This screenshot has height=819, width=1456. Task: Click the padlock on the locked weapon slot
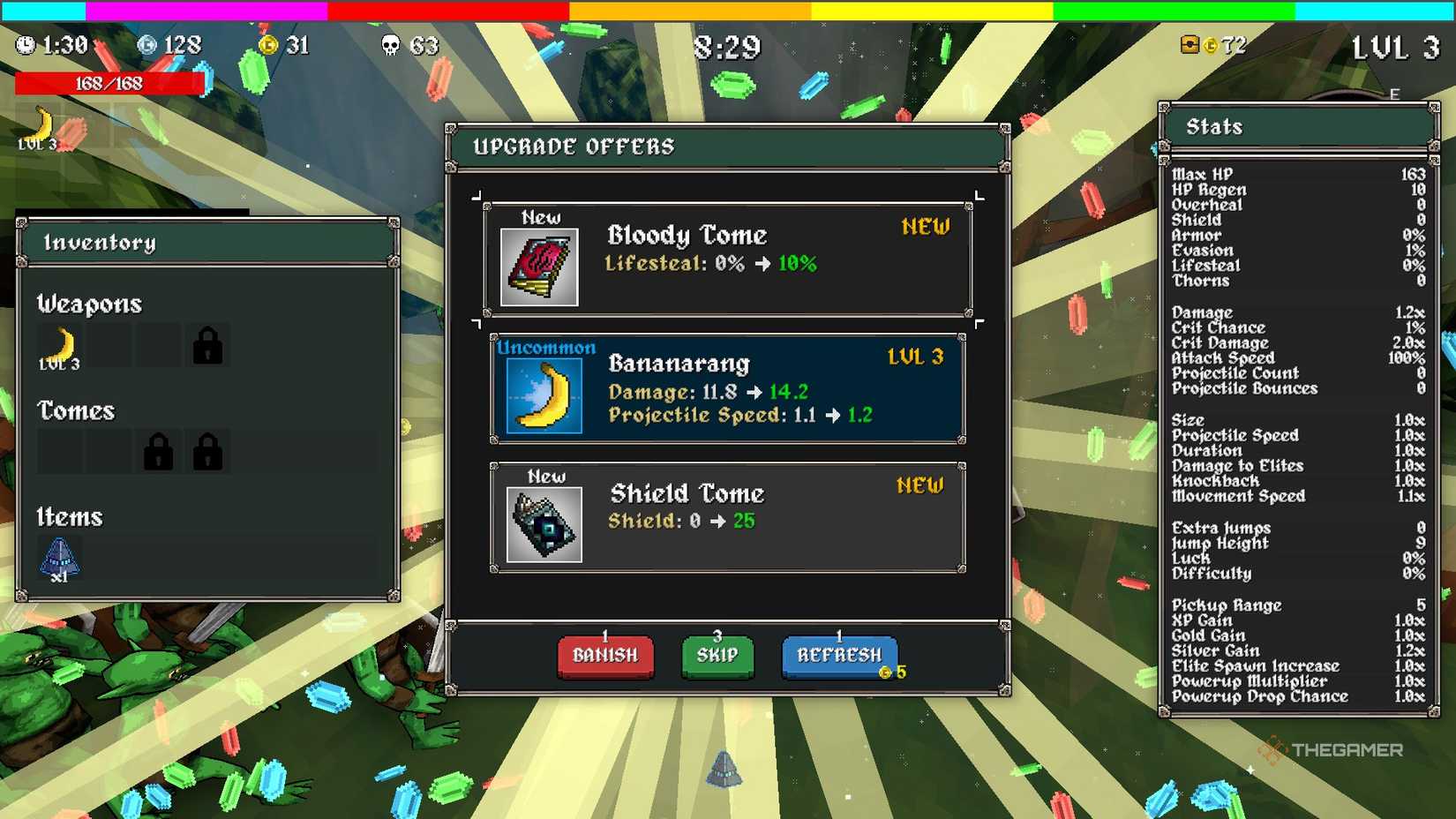click(206, 345)
